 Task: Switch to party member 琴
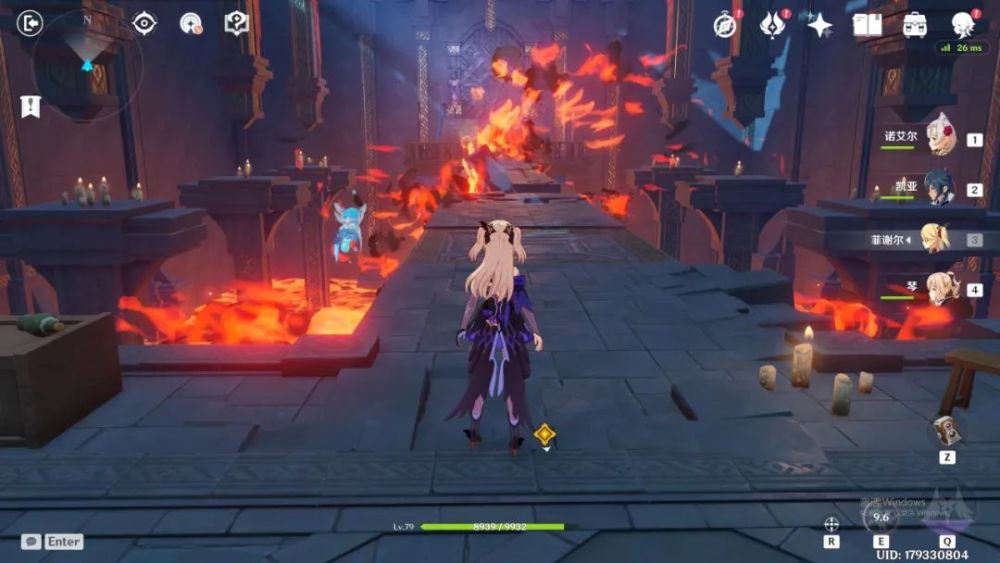pyautogui.click(x=940, y=289)
